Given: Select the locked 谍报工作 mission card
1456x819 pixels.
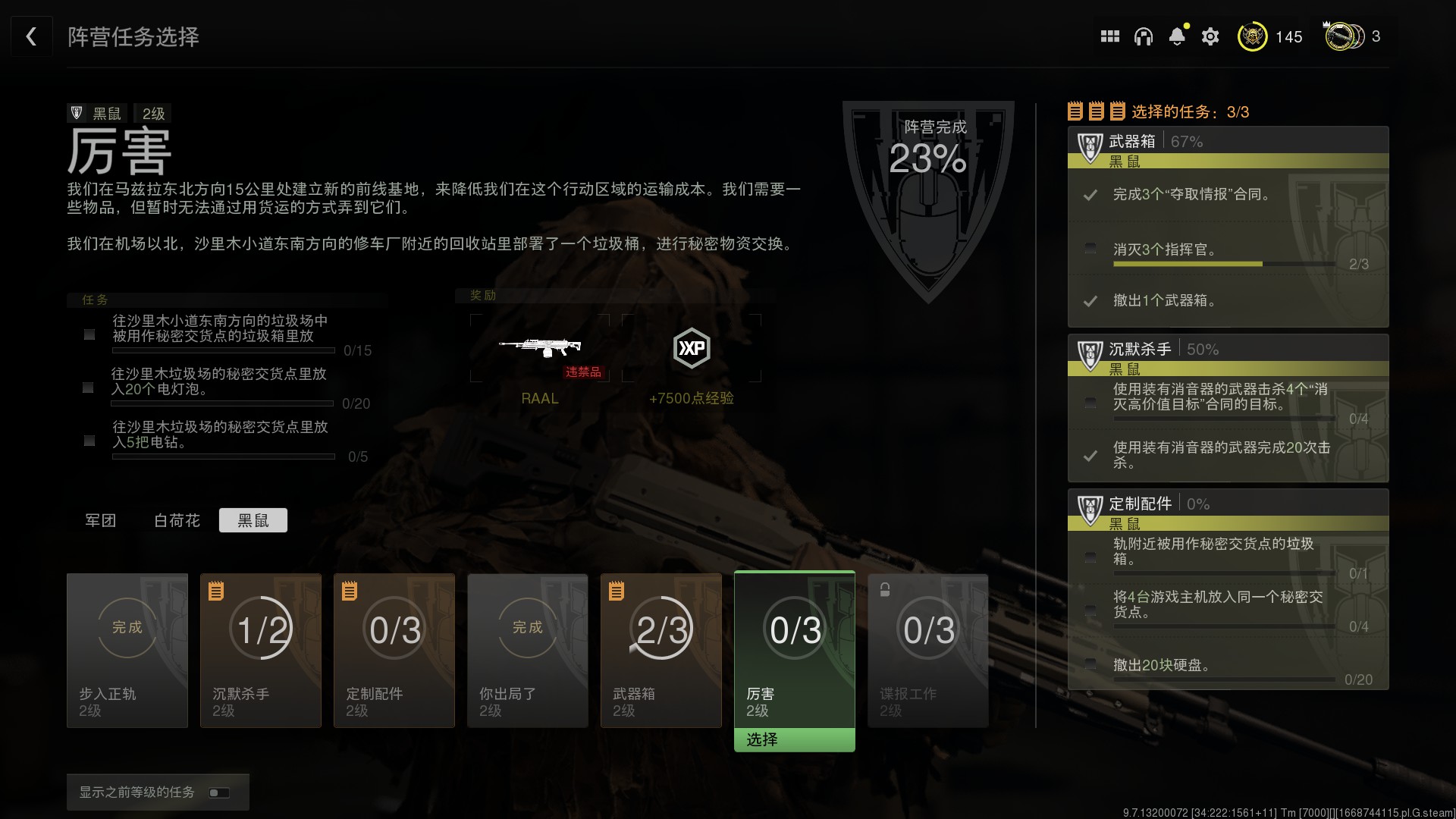Looking at the screenshot, I should [x=927, y=651].
